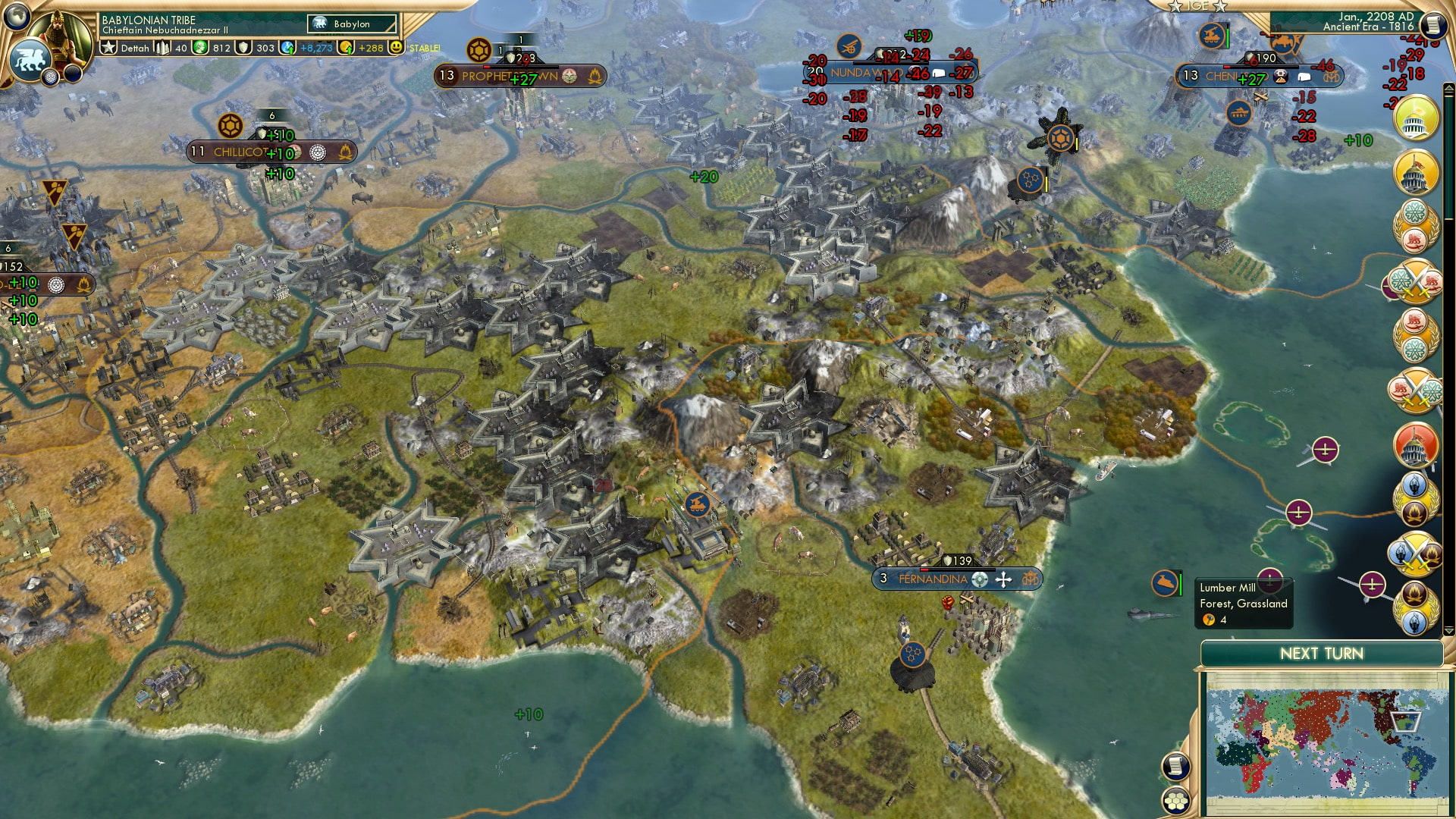The image size is (1456, 819).
Task: Click the collapse arrow on the right edge
Action: click(1448, 87)
